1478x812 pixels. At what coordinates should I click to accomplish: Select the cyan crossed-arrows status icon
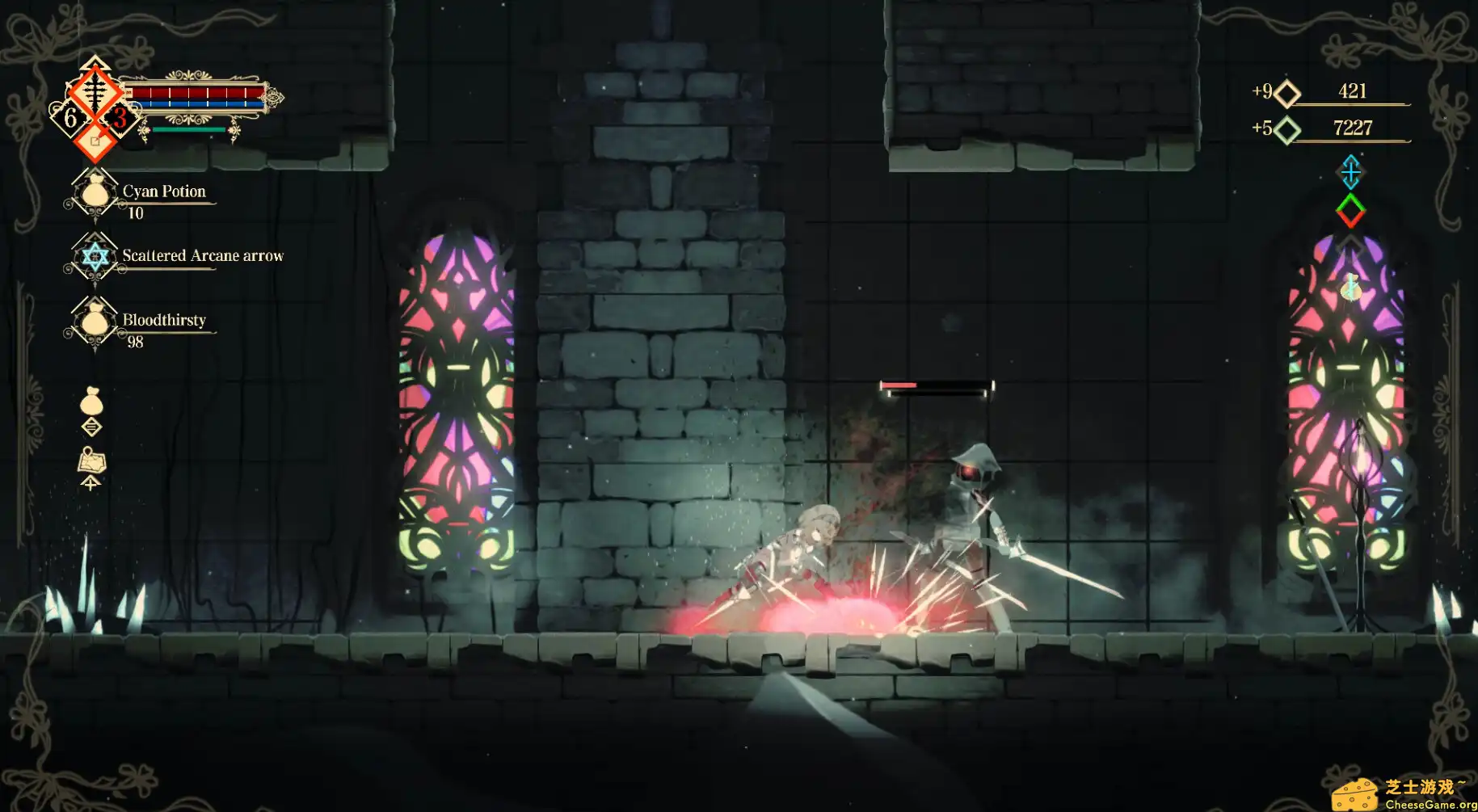[1350, 171]
